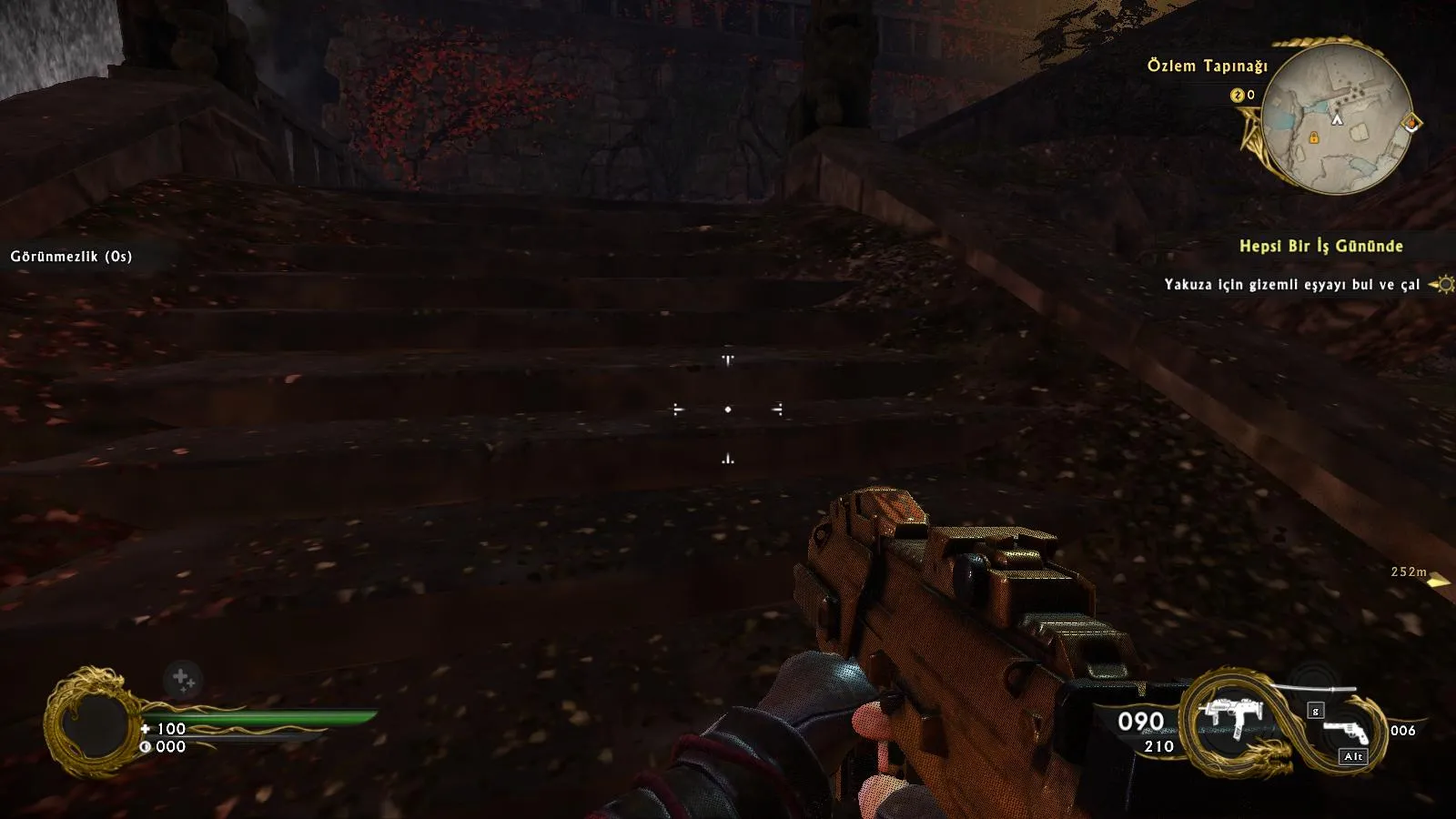
Task: Activate the healing plus-signs ability icon
Action: coord(183,679)
